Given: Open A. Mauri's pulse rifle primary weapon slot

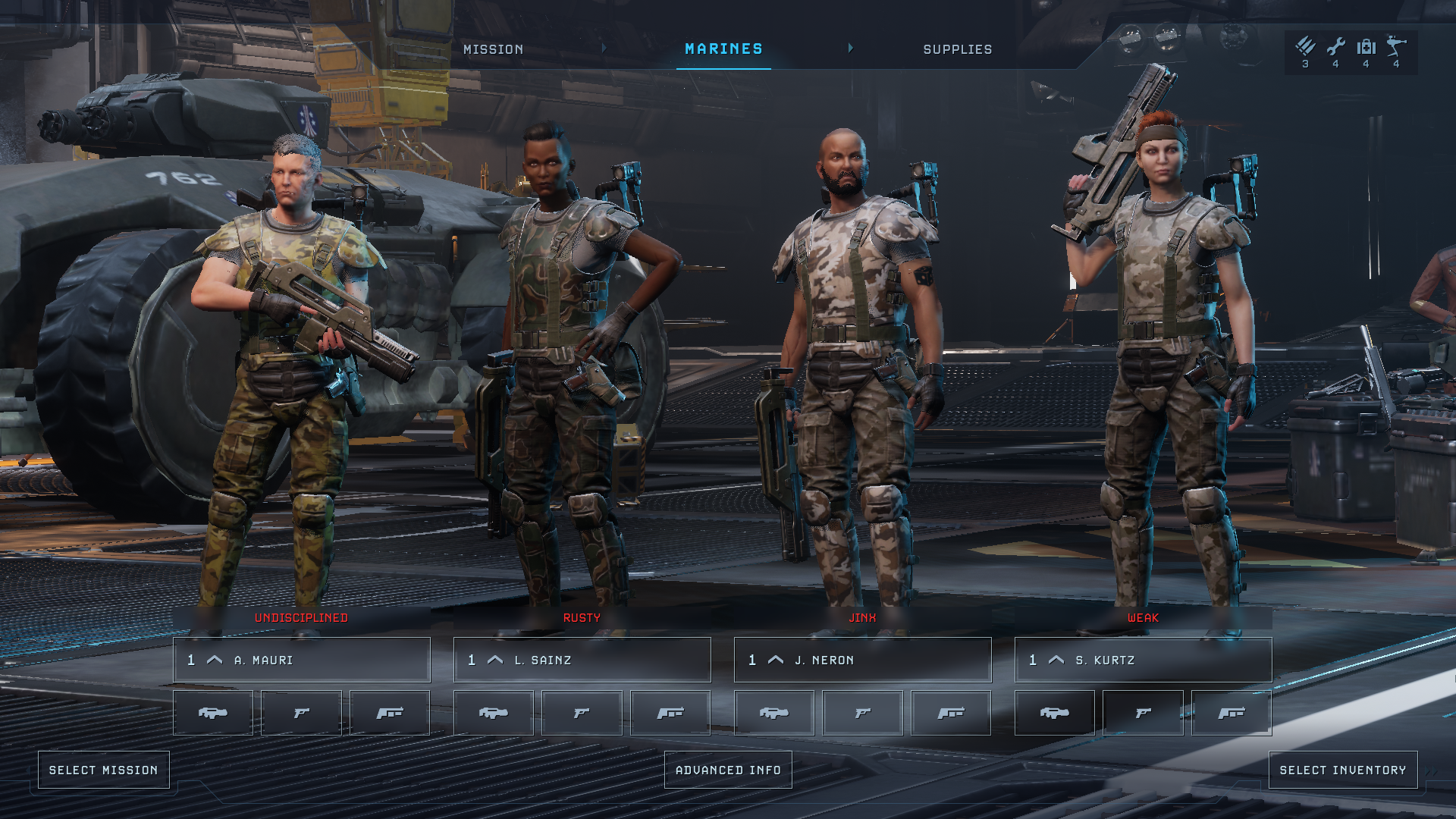Looking at the screenshot, I should click(213, 713).
